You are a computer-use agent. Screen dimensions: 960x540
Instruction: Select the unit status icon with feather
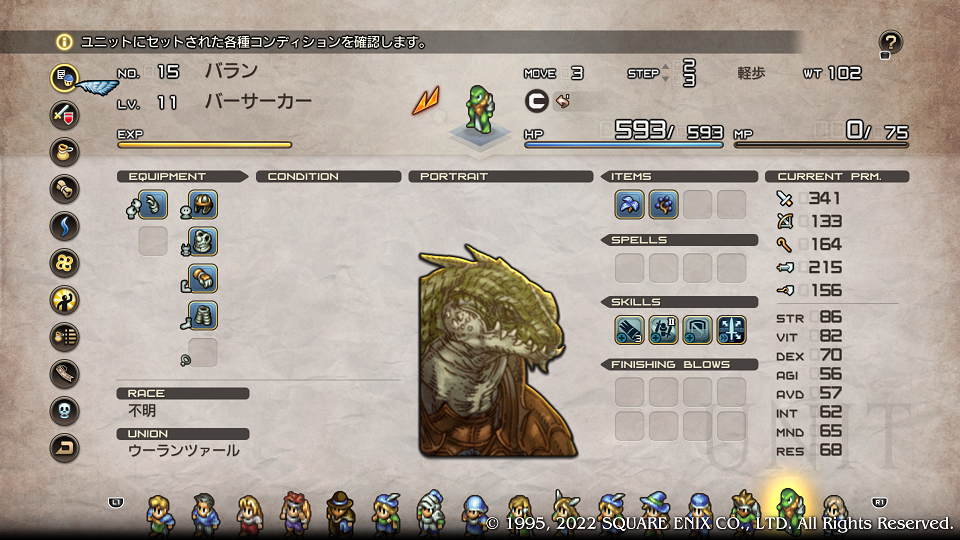click(x=65, y=77)
